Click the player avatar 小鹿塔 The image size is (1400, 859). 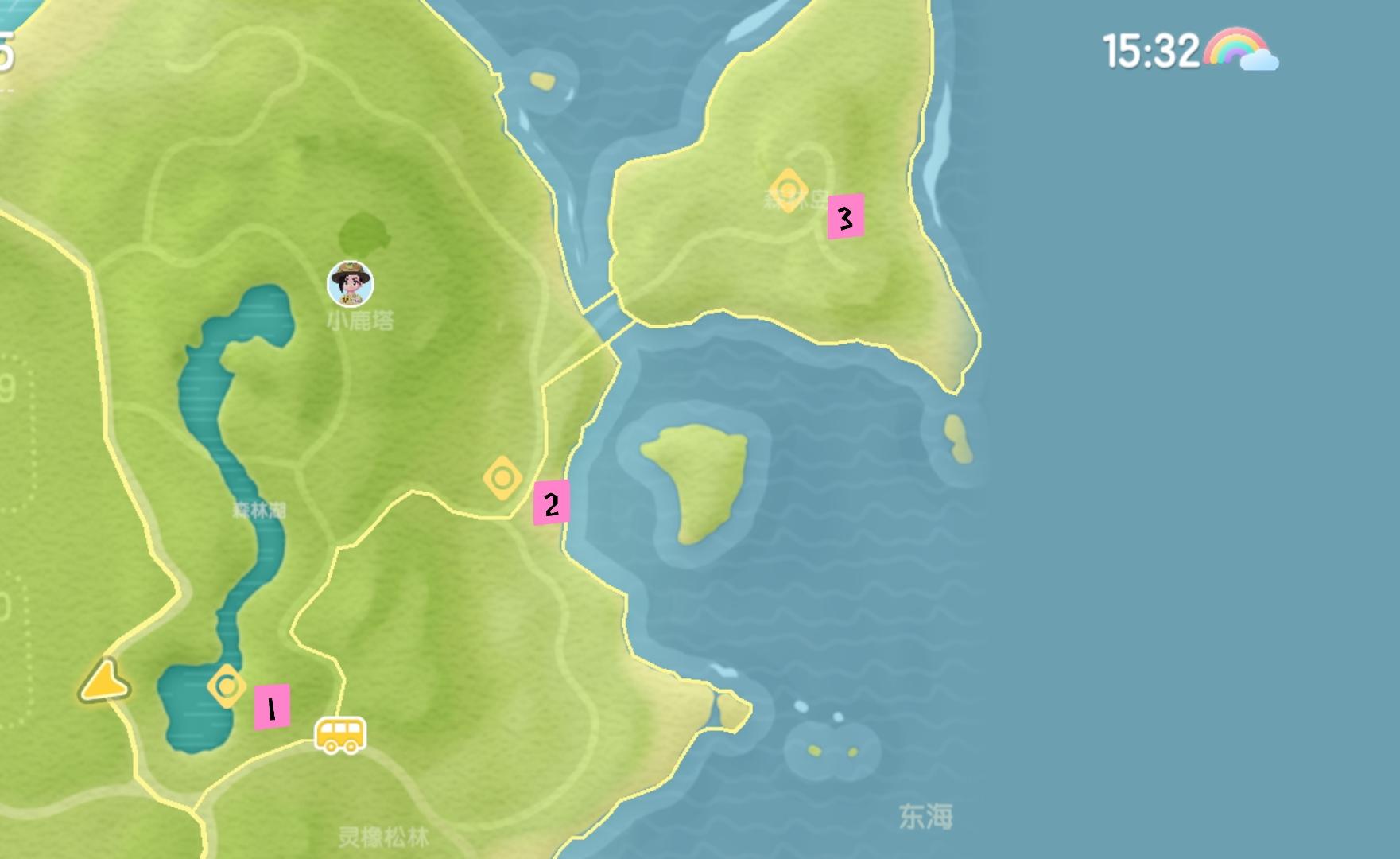pyautogui.click(x=350, y=282)
